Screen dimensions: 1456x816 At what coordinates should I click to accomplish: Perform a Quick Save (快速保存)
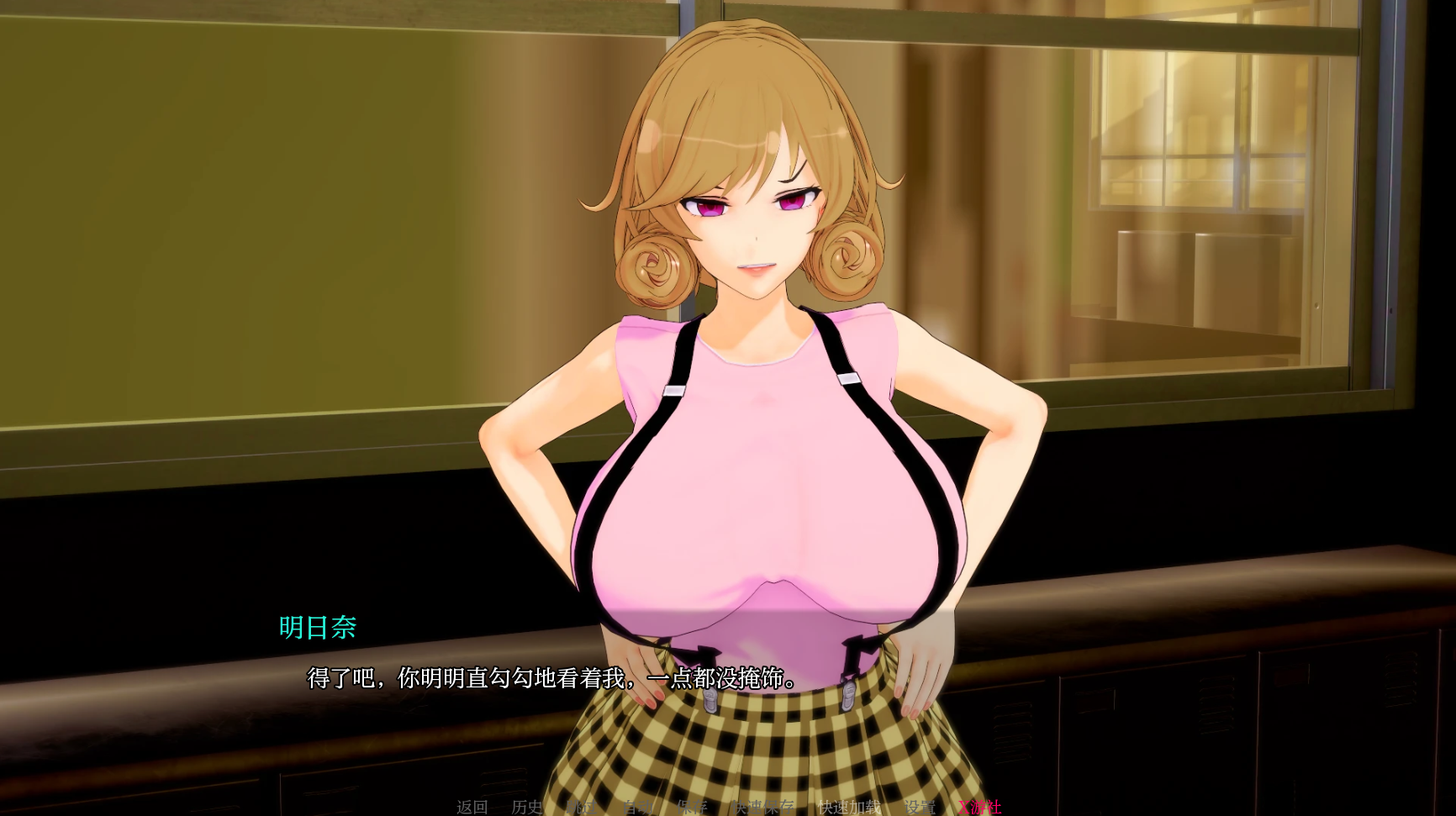[x=763, y=807]
